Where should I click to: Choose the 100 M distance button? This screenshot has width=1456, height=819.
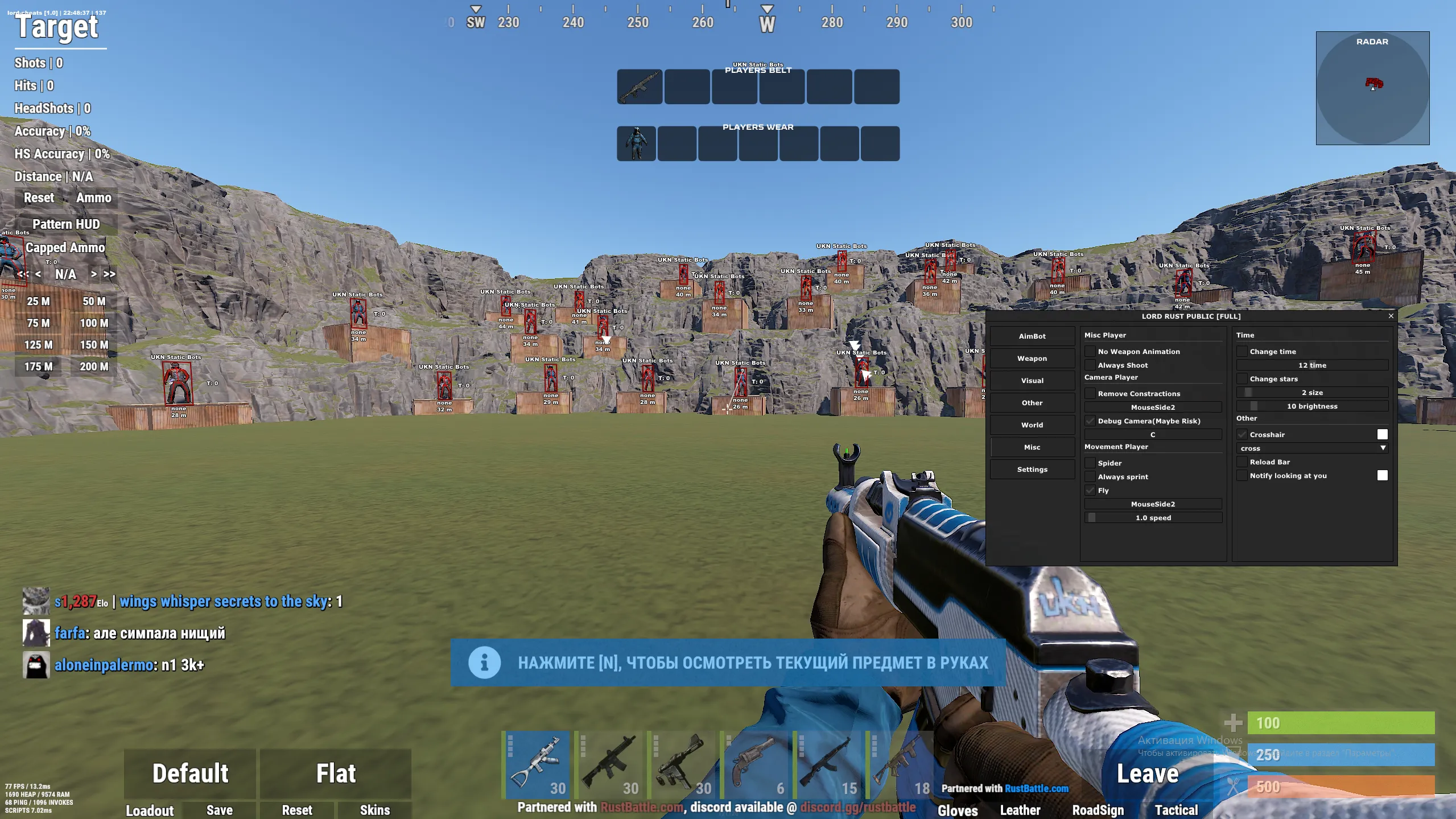point(94,323)
